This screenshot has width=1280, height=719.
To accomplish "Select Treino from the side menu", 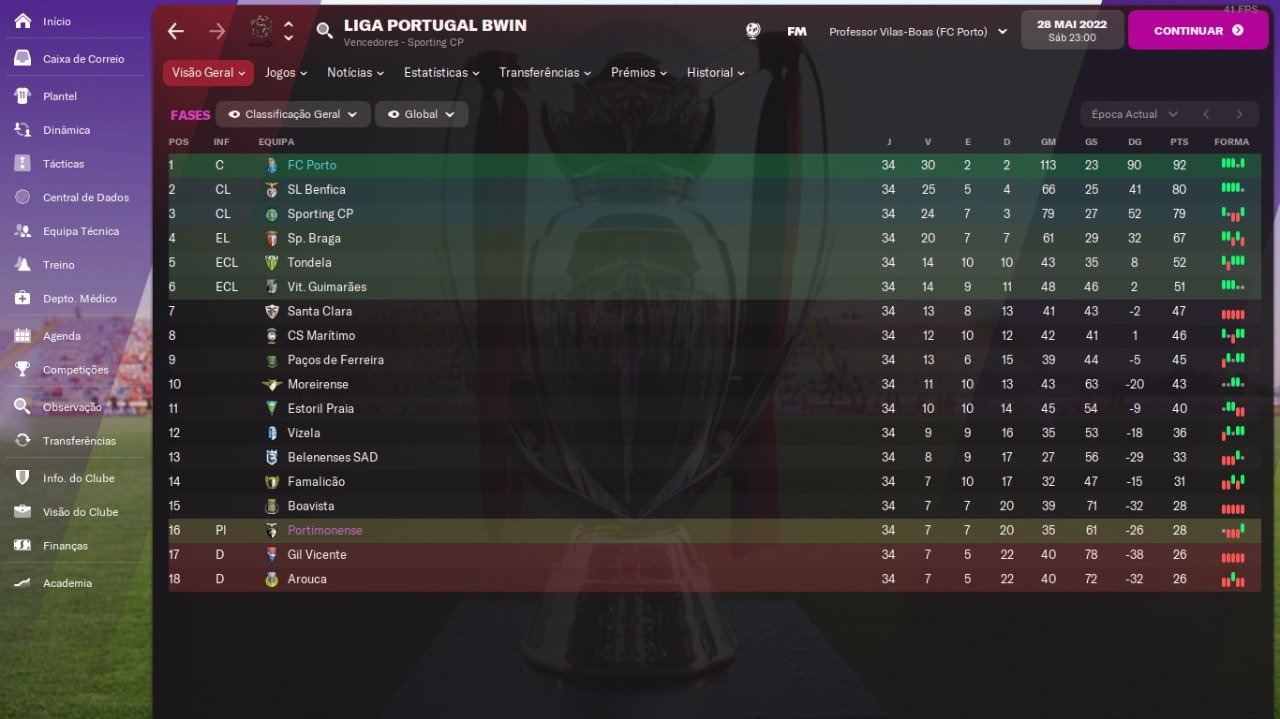I will click(58, 265).
